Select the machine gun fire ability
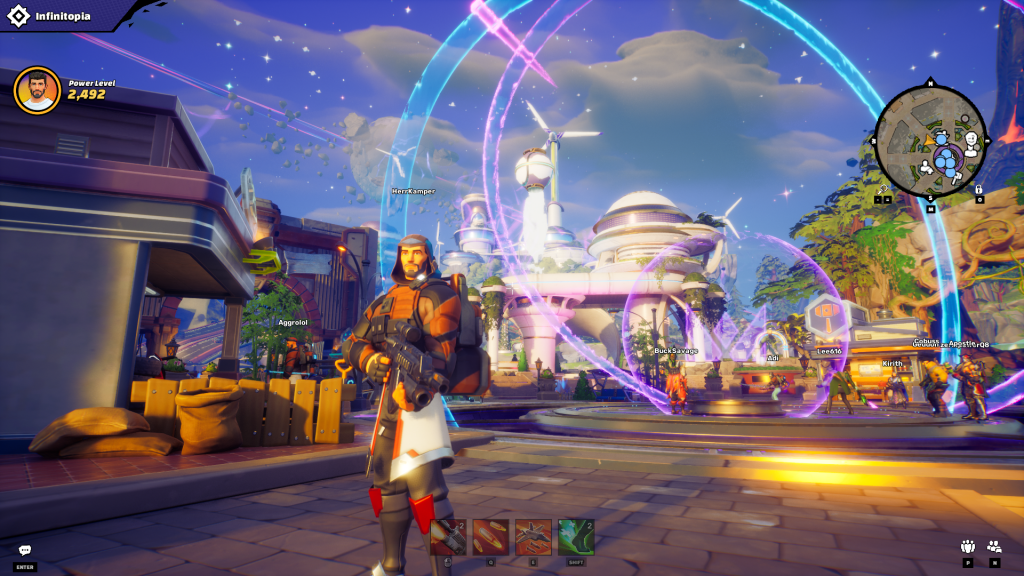 click(448, 537)
